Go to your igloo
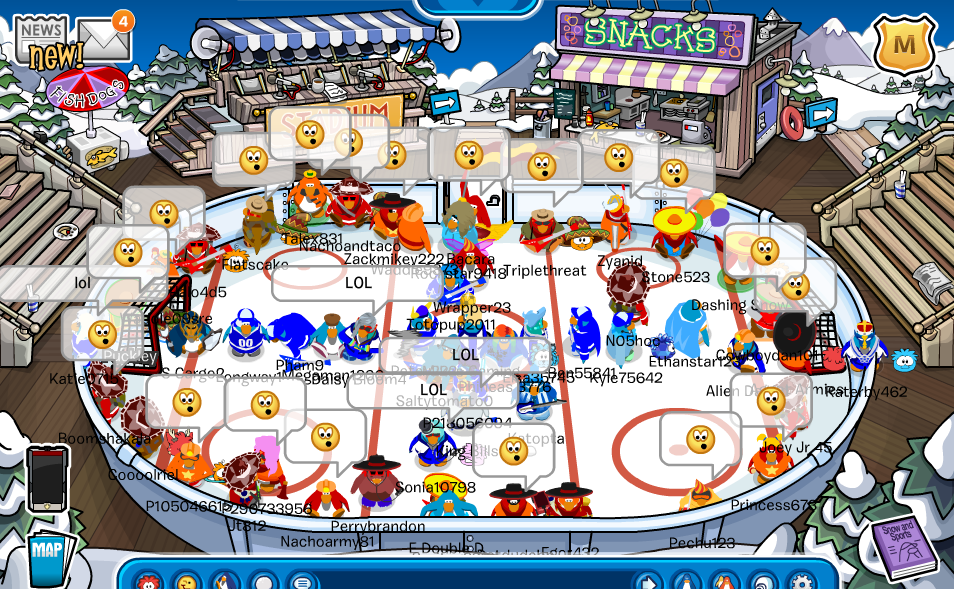 763,581
